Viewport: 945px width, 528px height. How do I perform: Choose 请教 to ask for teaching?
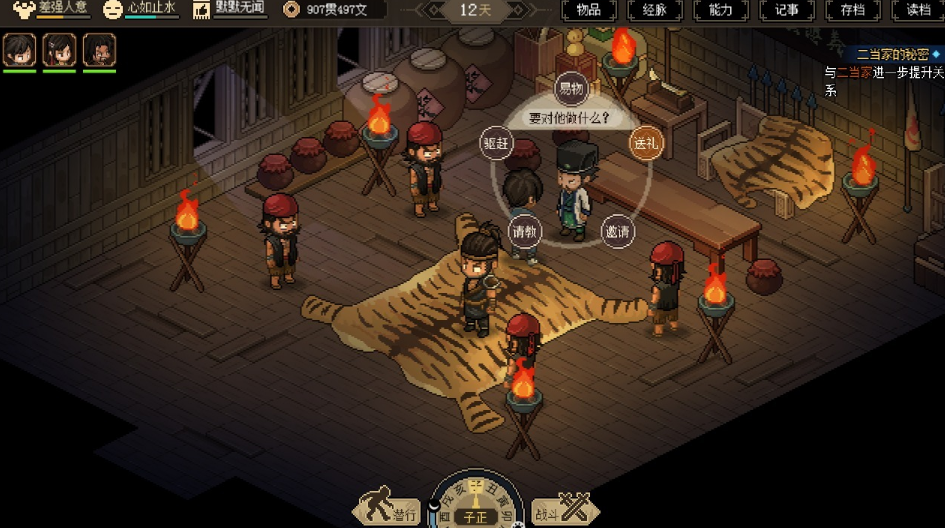[x=525, y=232]
